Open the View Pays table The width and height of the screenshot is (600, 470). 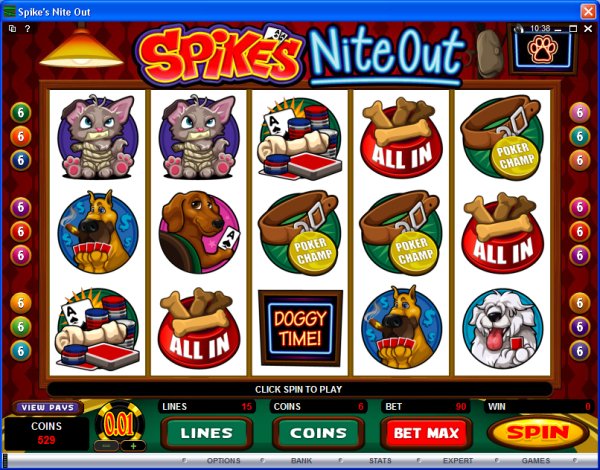pyautogui.click(x=45, y=407)
